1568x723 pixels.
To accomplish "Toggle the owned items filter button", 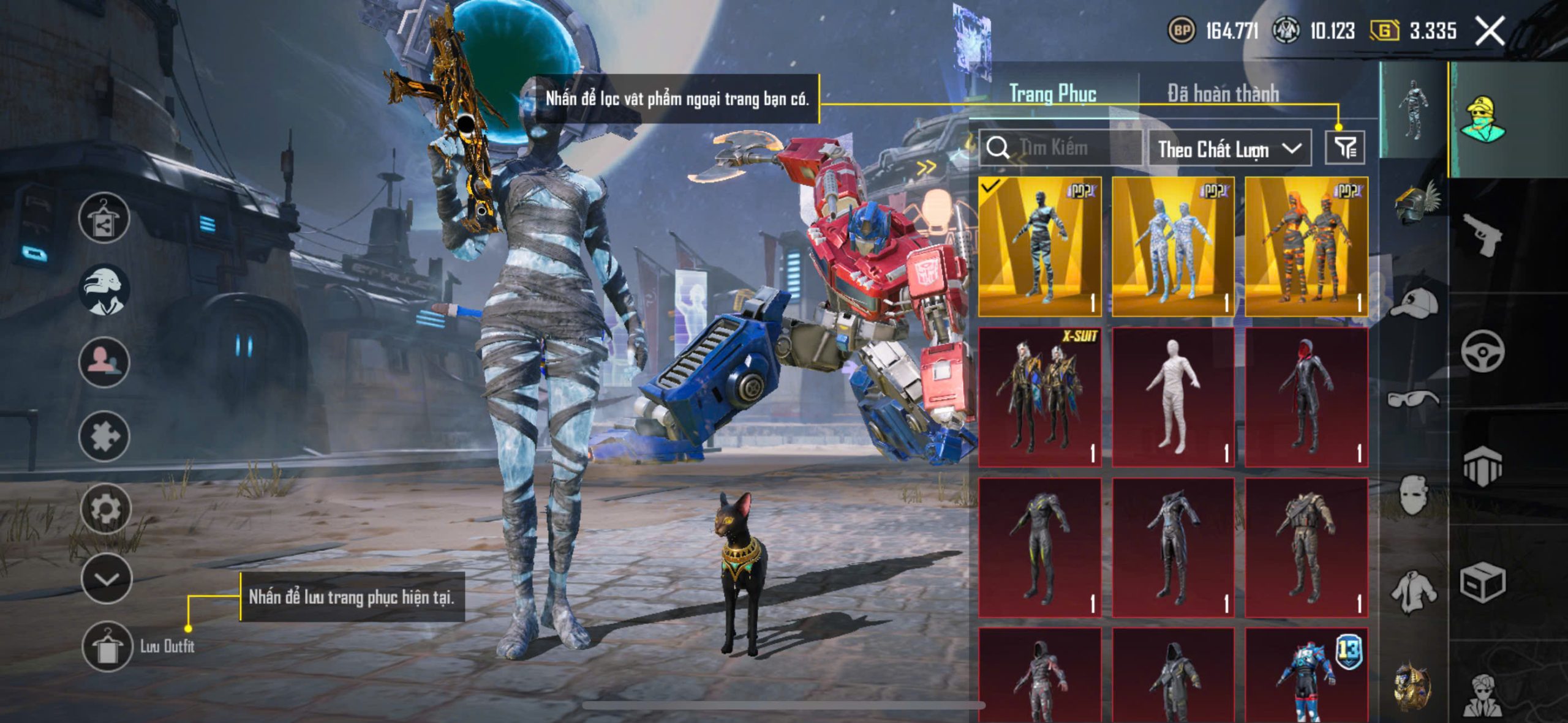I will pos(1344,148).
